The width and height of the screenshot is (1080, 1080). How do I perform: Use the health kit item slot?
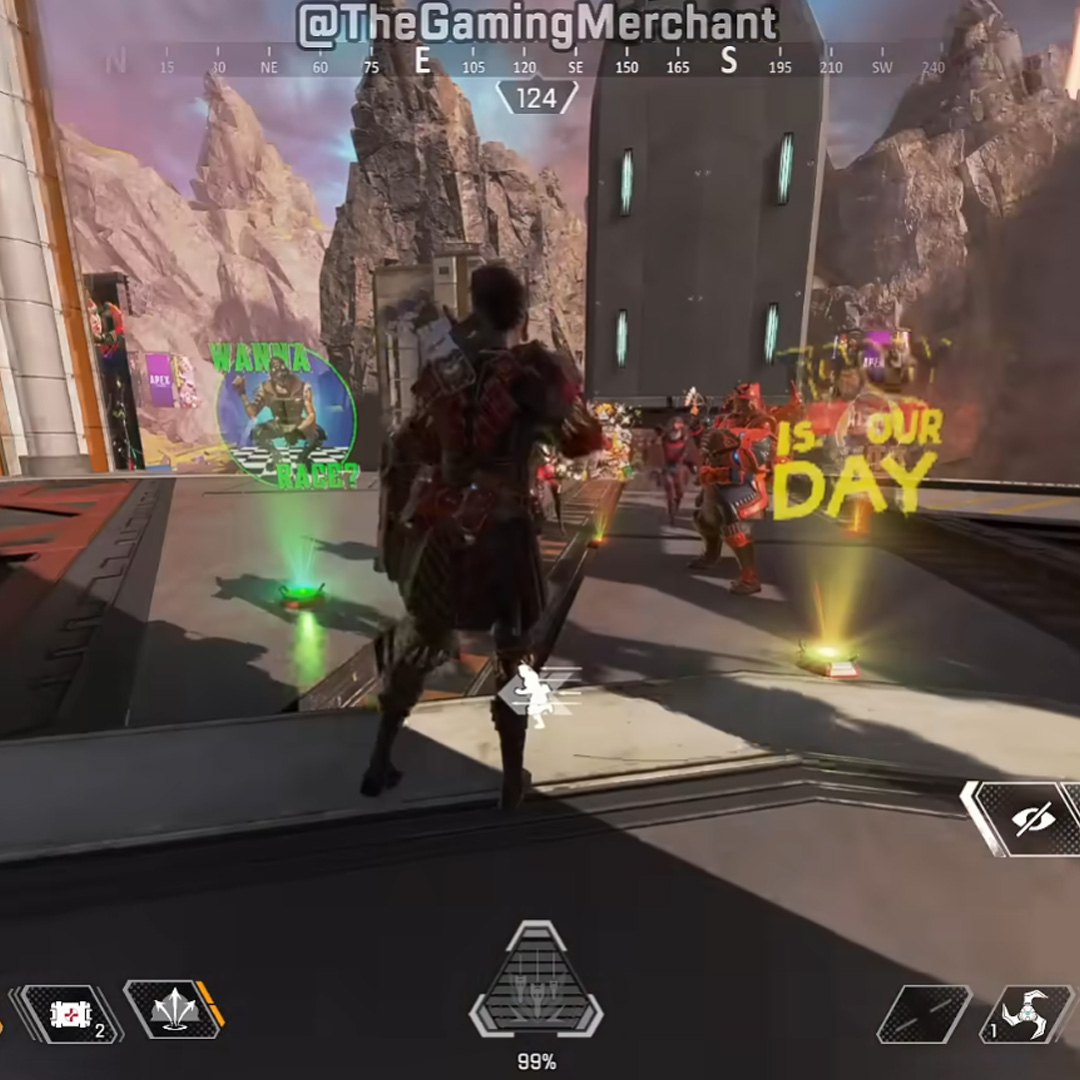point(72,1013)
